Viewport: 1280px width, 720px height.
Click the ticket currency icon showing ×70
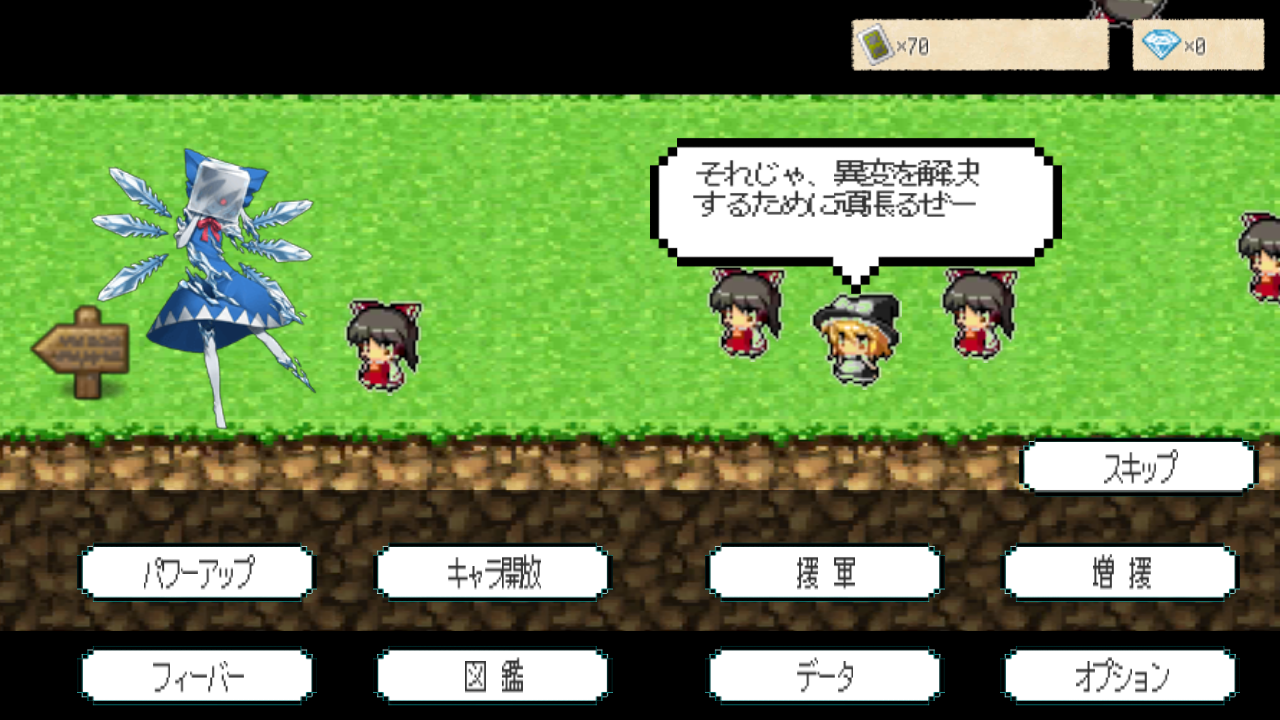point(874,43)
